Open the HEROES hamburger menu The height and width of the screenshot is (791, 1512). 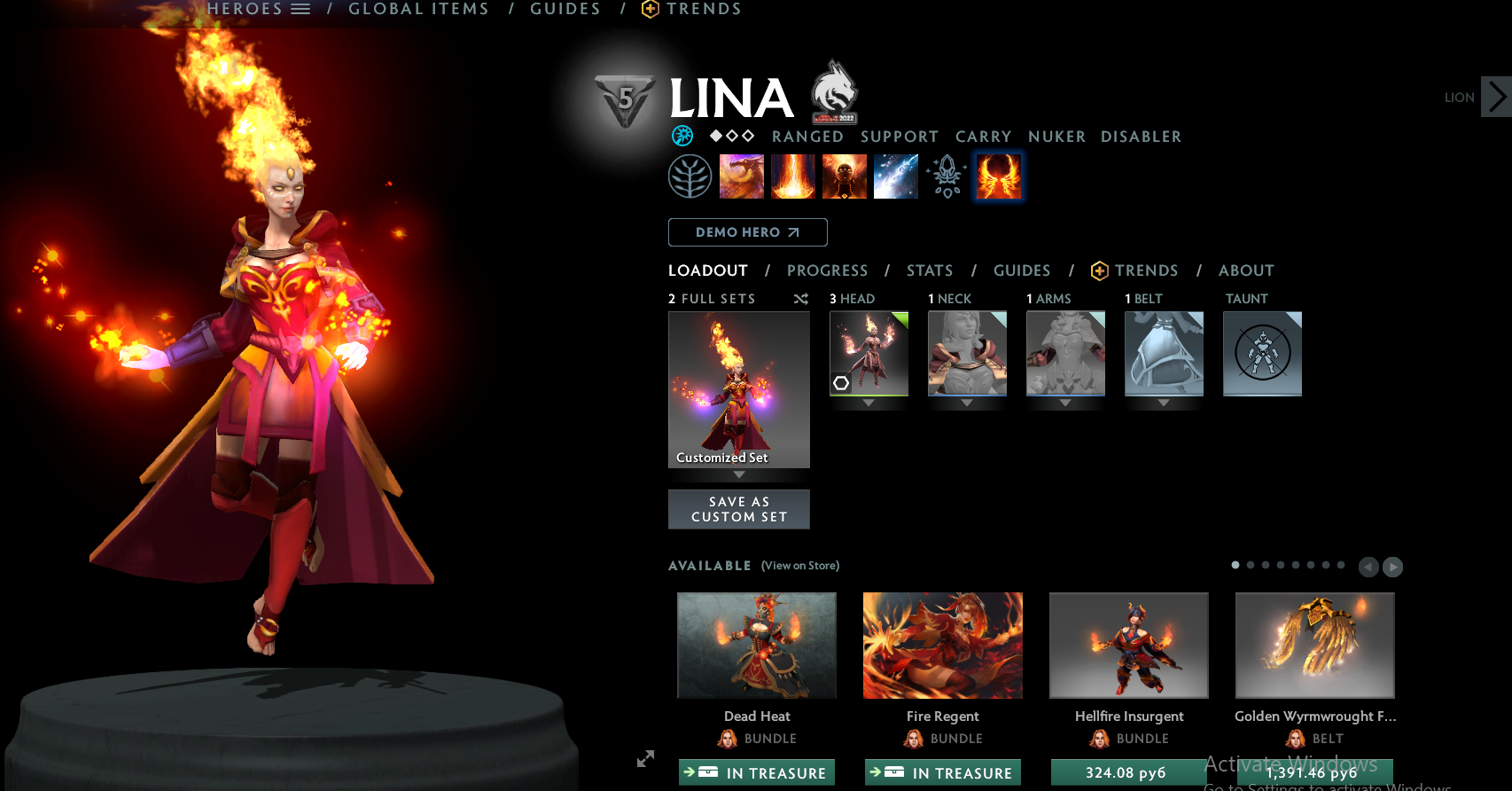300,8
